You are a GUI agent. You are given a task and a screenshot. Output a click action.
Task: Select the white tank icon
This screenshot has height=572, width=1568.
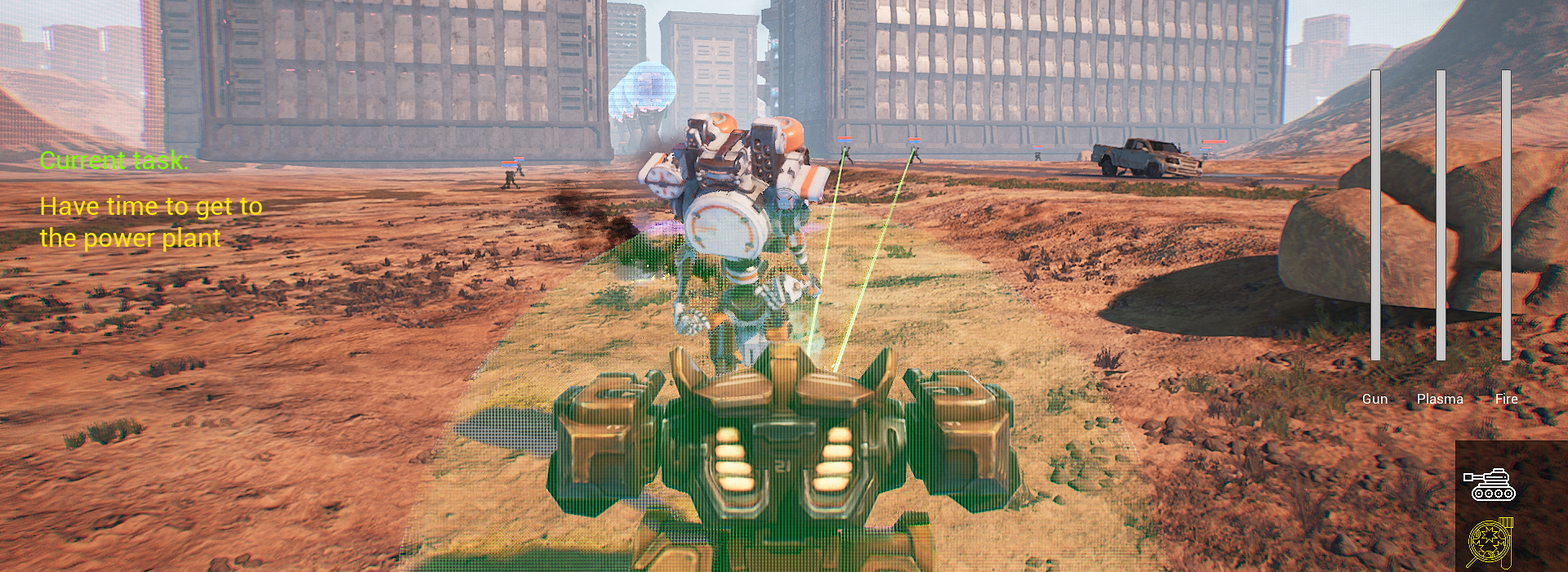click(1490, 485)
